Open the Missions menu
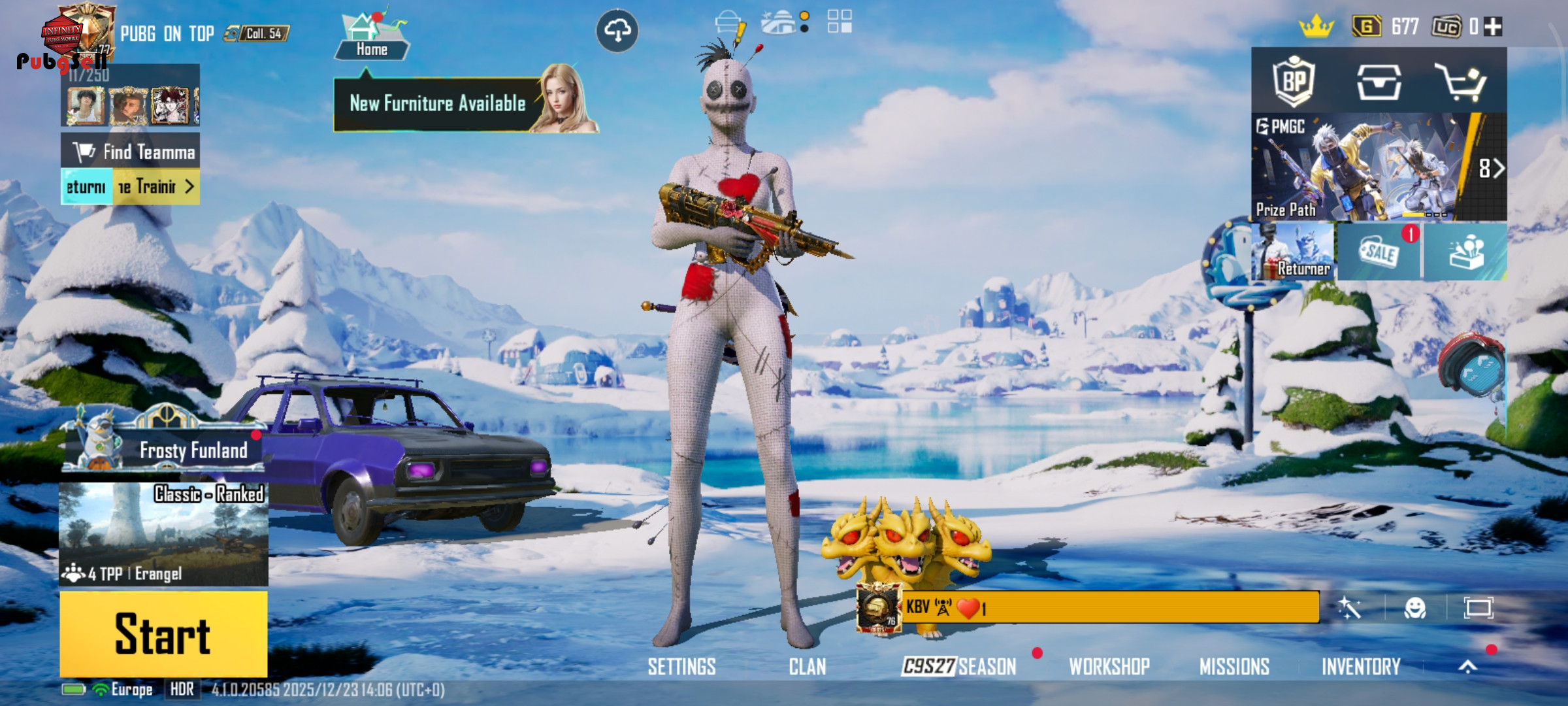Viewport: 1568px width, 706px height. pos(1234,667)
